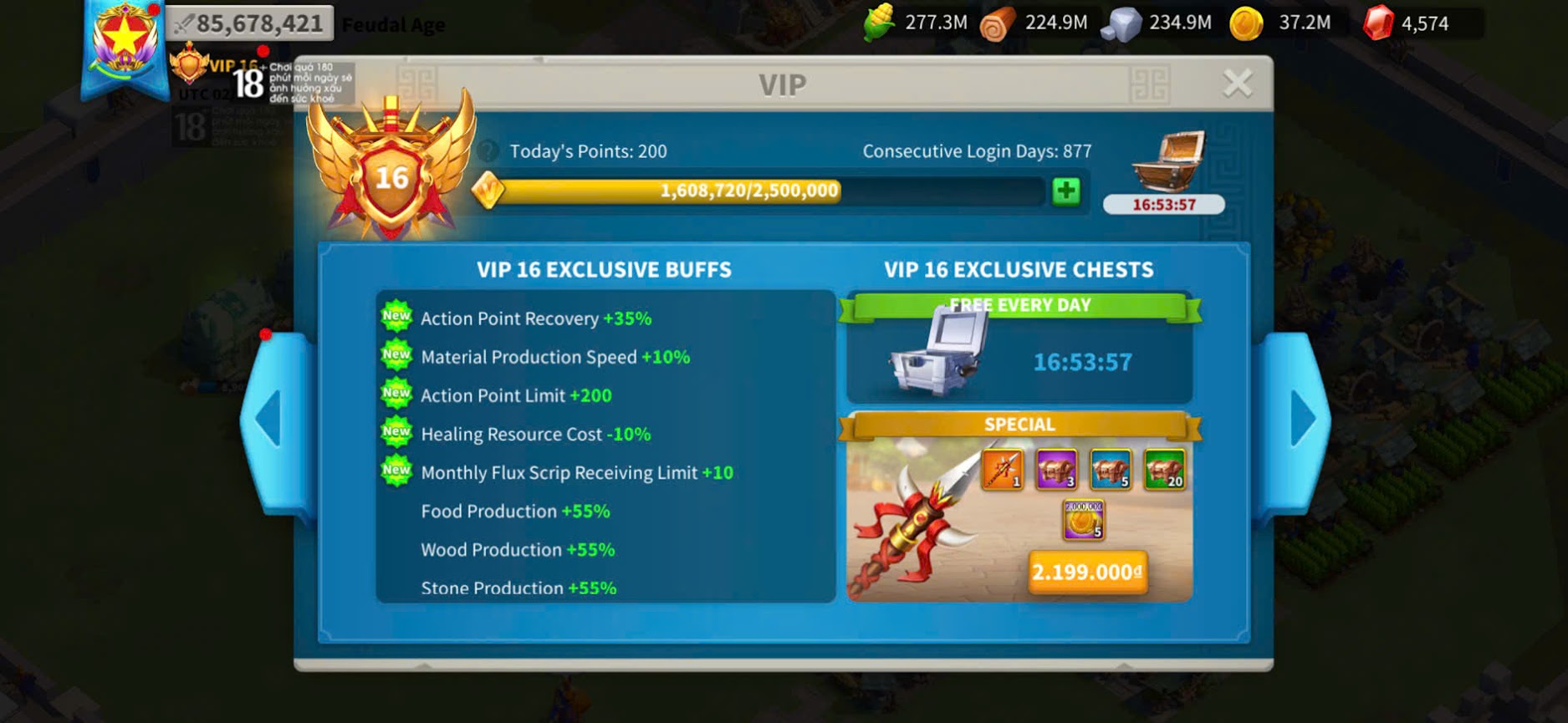Buy the special chest for 2.199.000đ

[1086, 573]
